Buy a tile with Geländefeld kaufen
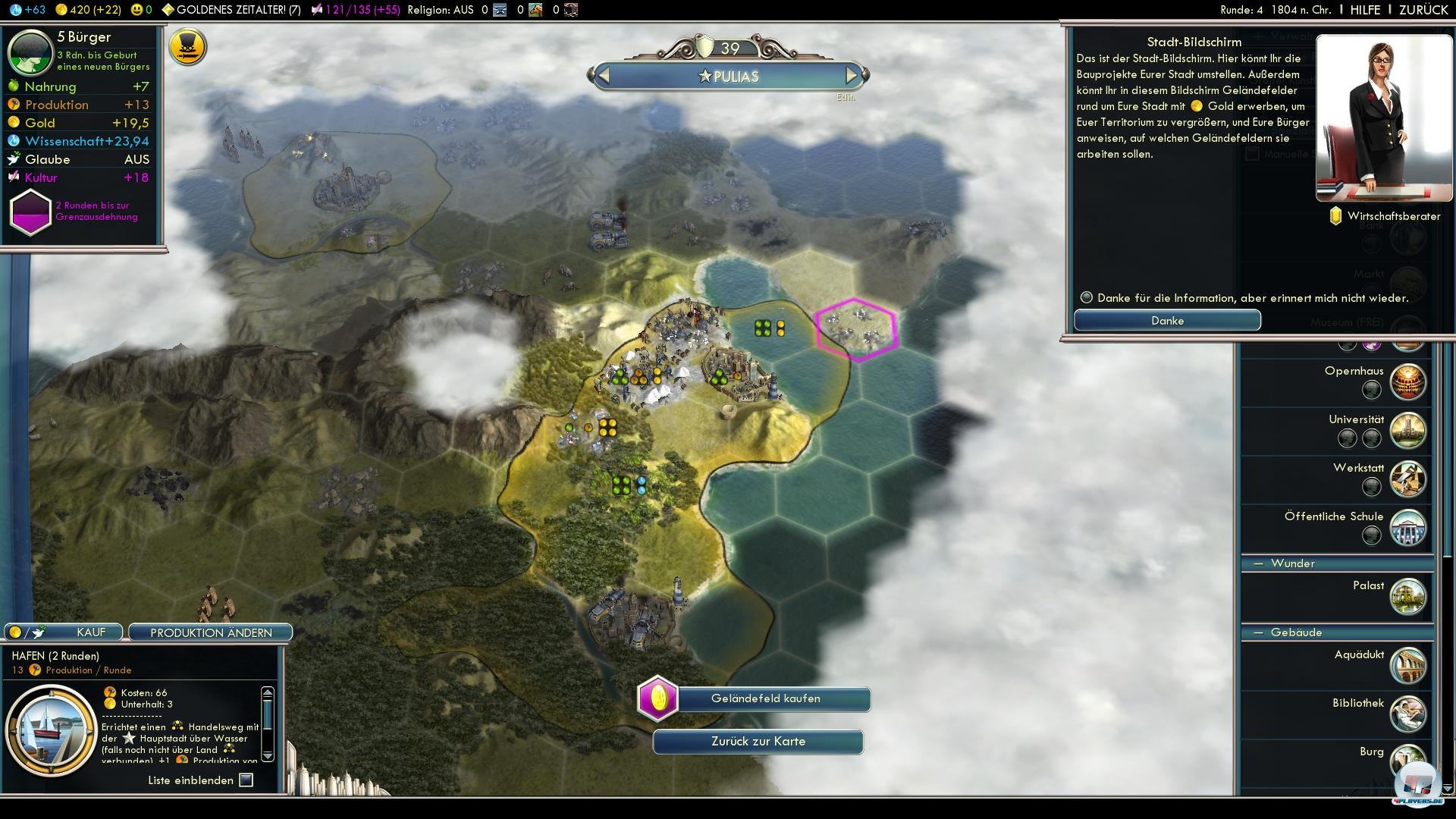 click(x=765, y=698)
